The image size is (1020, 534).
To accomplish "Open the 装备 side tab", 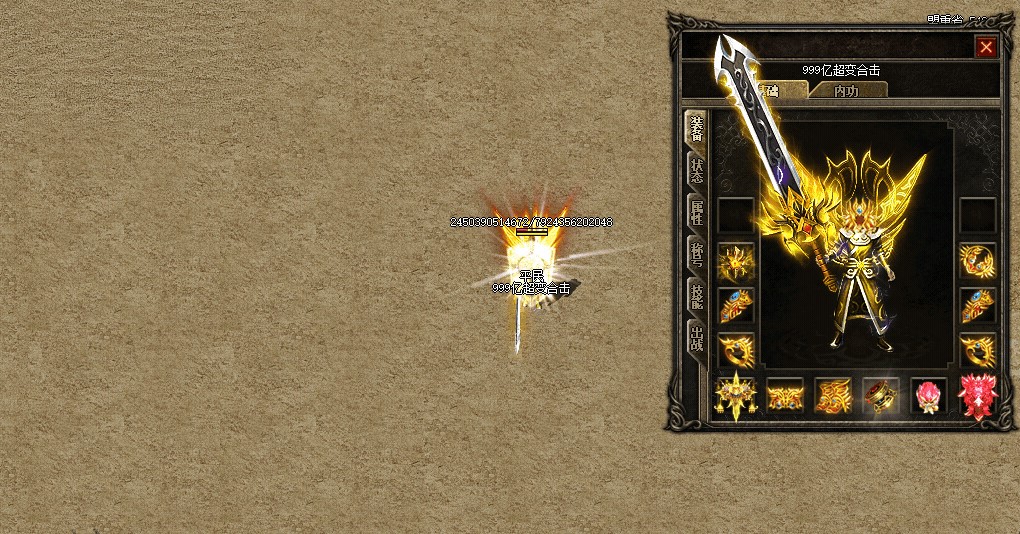I will click(x=695, y=129).
